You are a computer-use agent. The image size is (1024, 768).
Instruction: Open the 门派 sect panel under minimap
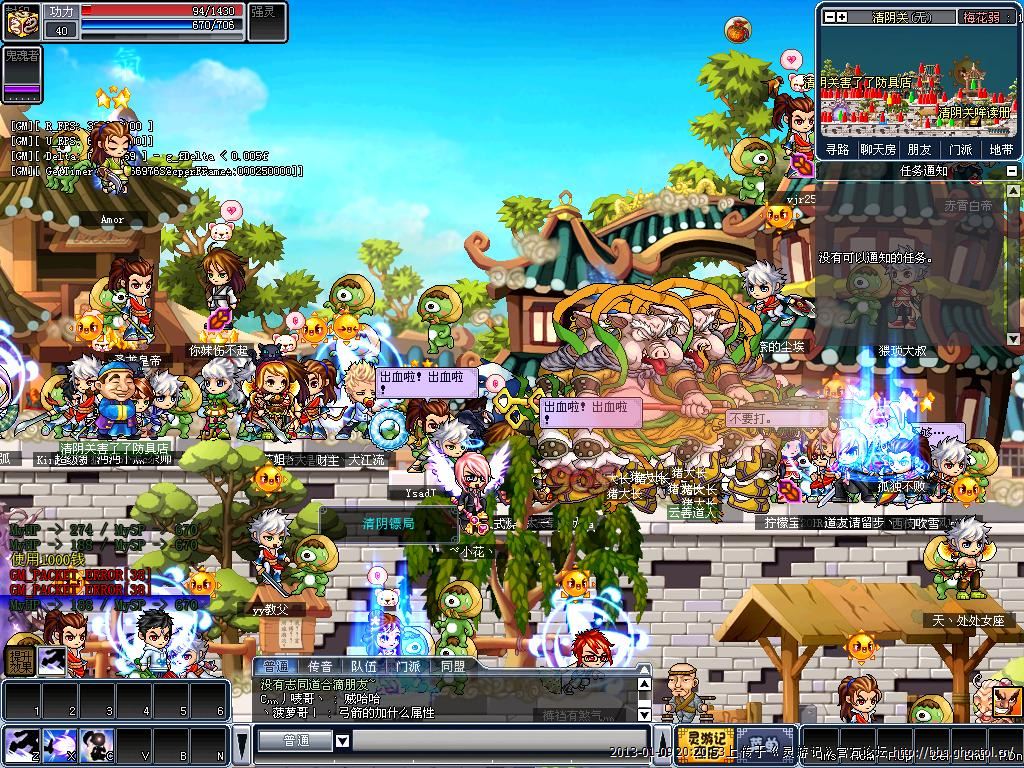[x=960, y=149]
